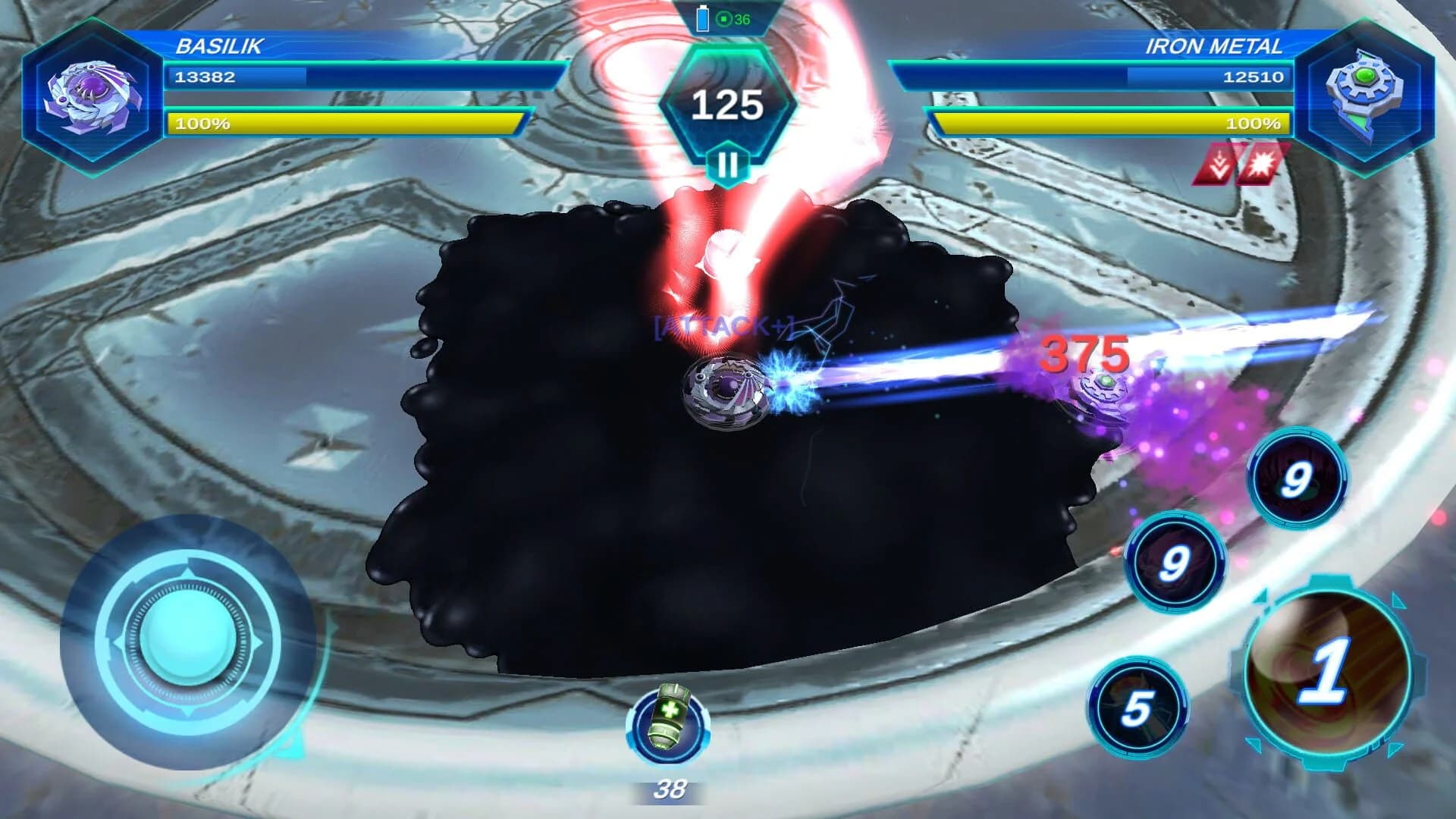Tap the battle timer showing 125
The width and height of the screenshot is (1456, 819).
(x=728, y=104)
